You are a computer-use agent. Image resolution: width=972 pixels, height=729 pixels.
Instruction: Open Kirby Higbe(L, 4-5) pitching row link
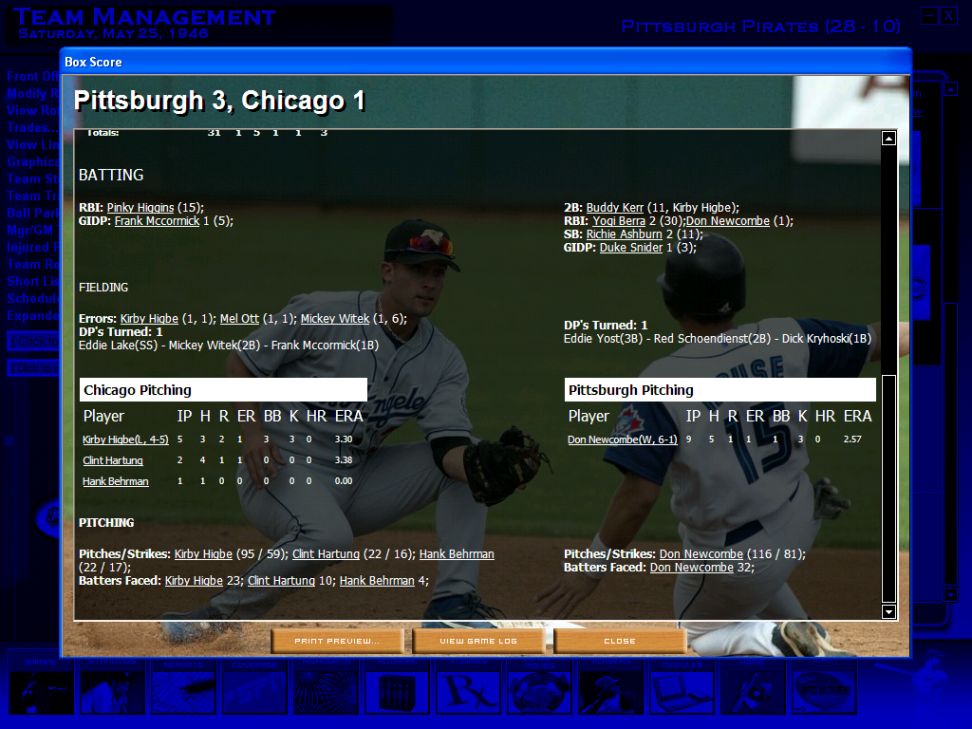(x=124, y=440)
